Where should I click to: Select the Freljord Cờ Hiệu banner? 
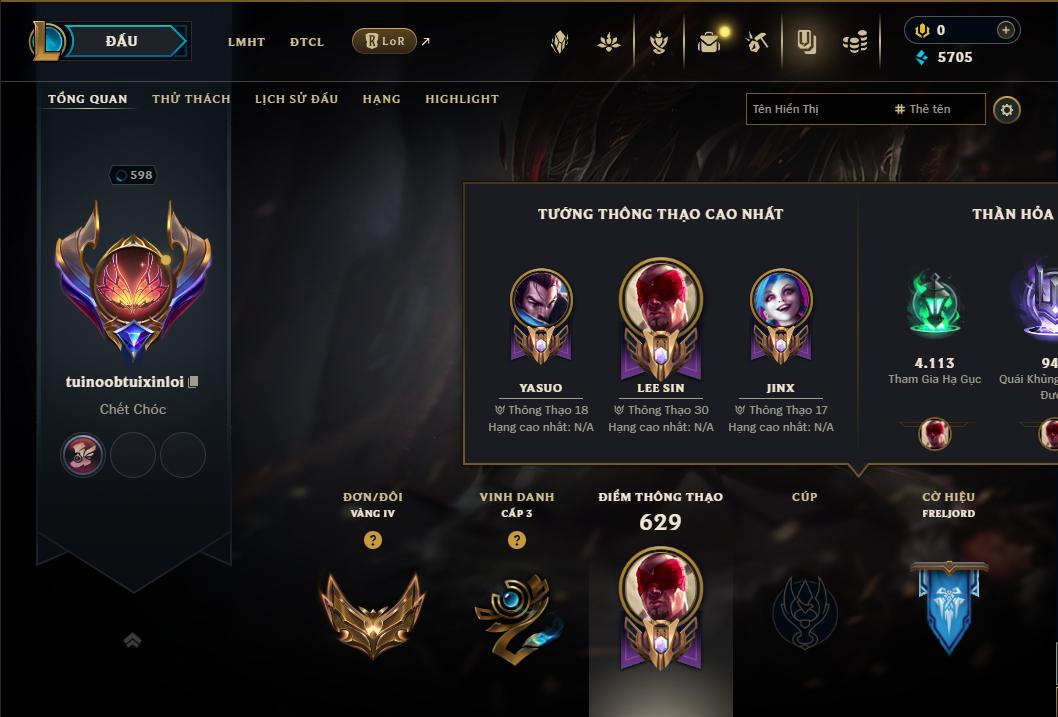coord(948,607)
